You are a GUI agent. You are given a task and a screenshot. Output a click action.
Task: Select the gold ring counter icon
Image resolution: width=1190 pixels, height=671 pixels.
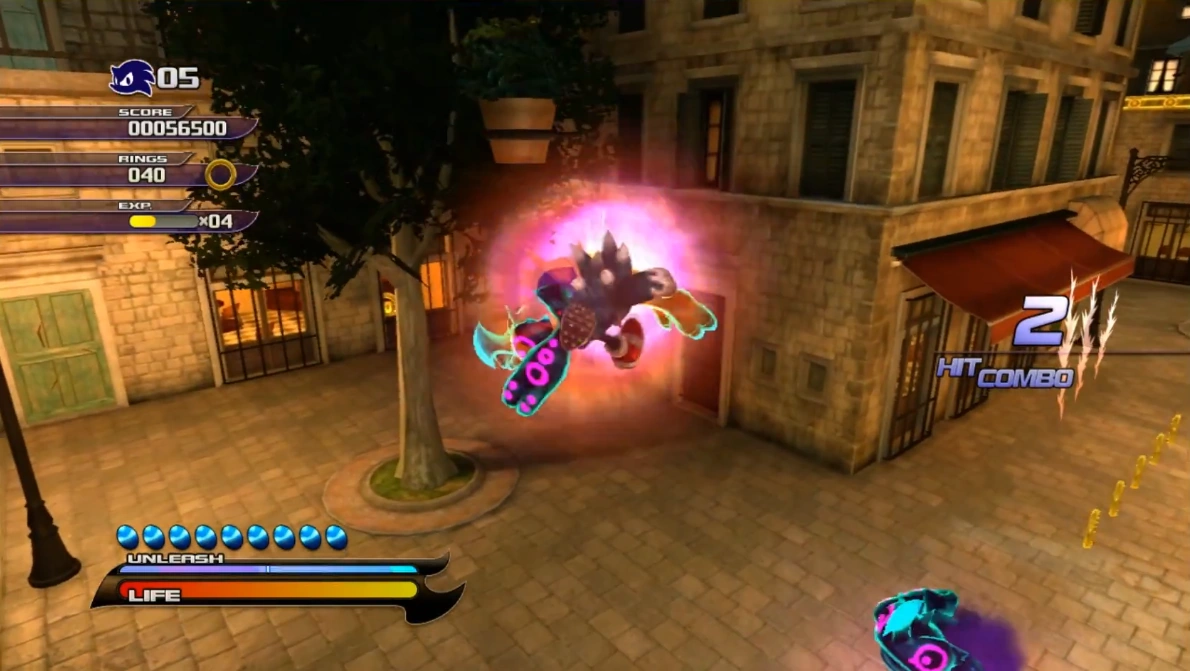220,175
